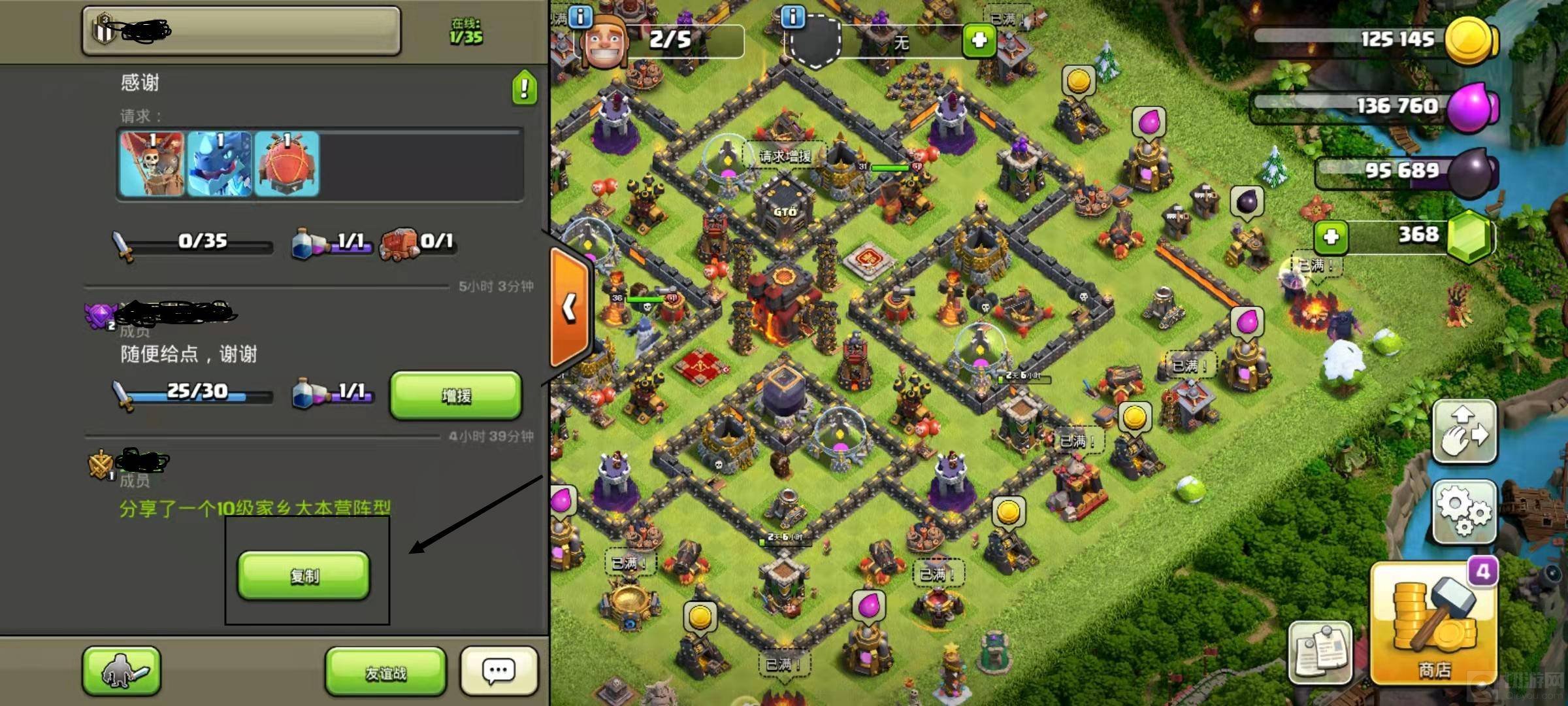
Task: Open the clipboard news and events button
Action: (1320, 651)
